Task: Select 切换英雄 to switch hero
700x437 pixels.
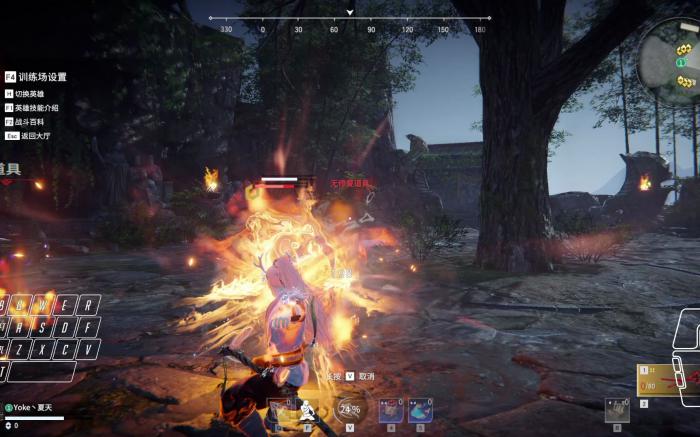Action: point(33,94)
